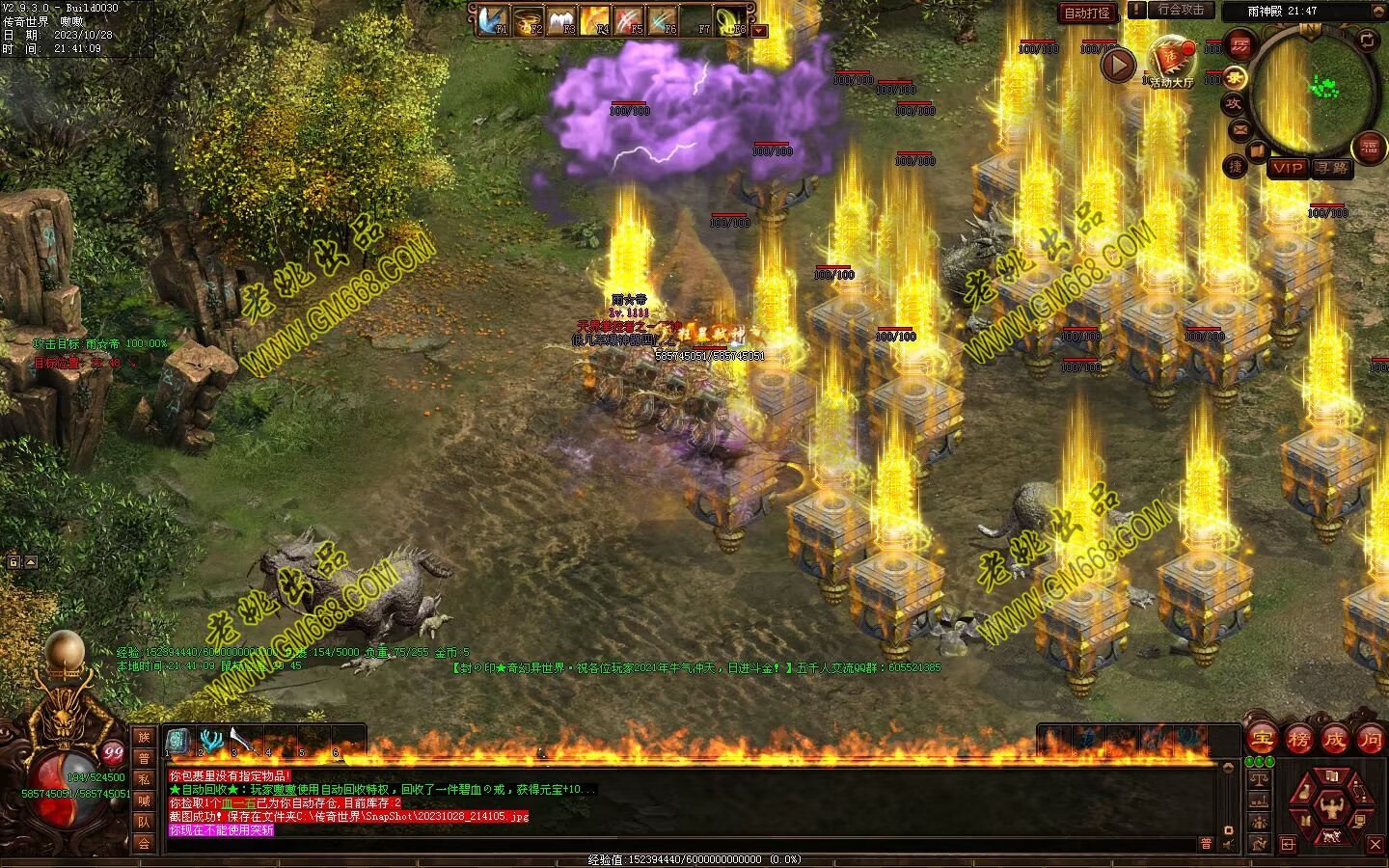Click the balance scales trade icon
1389x868 pixels.
[x=1259, y=777]
